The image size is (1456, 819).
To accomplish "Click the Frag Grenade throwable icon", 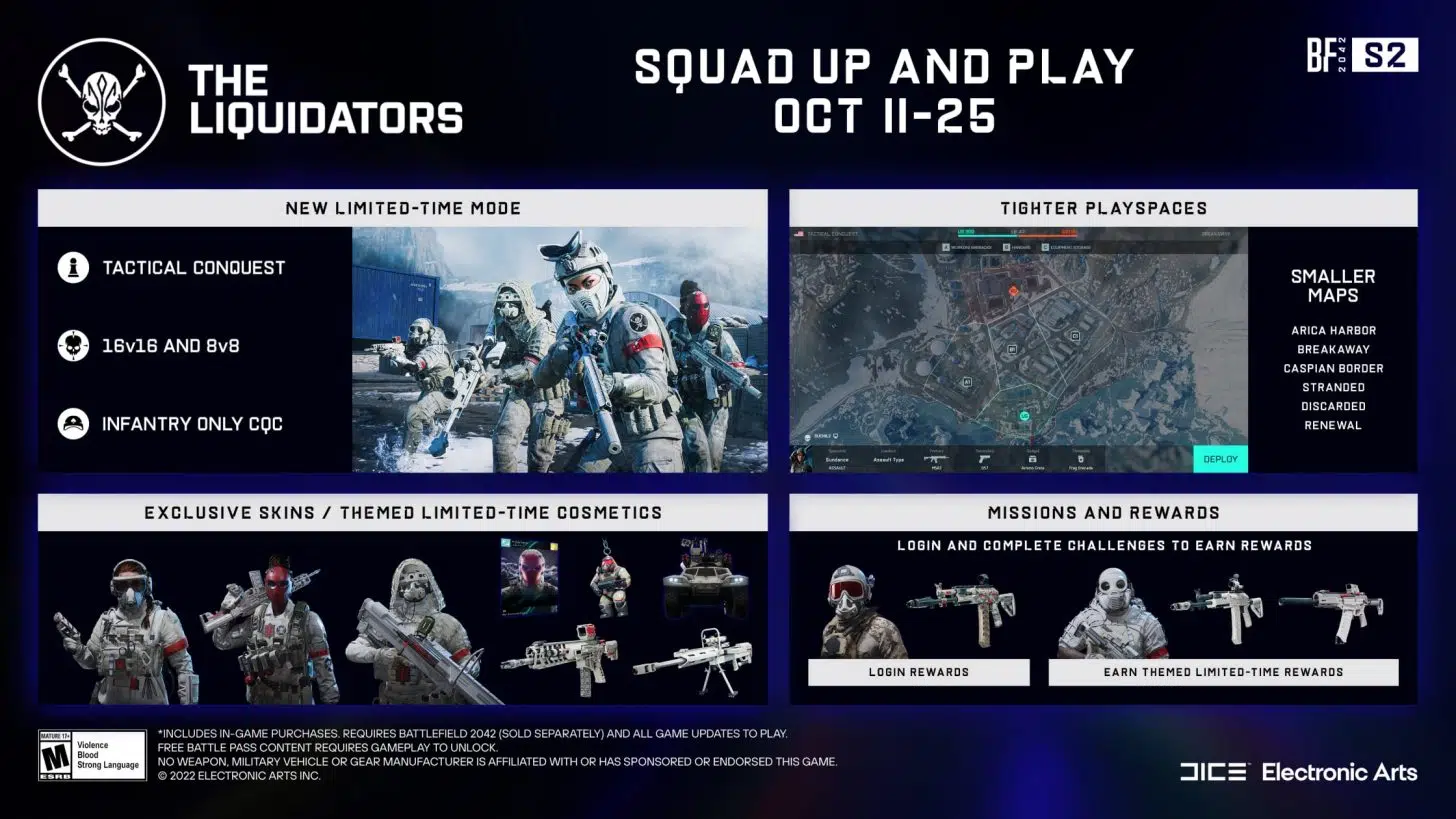I will (x=1079, y=457).
